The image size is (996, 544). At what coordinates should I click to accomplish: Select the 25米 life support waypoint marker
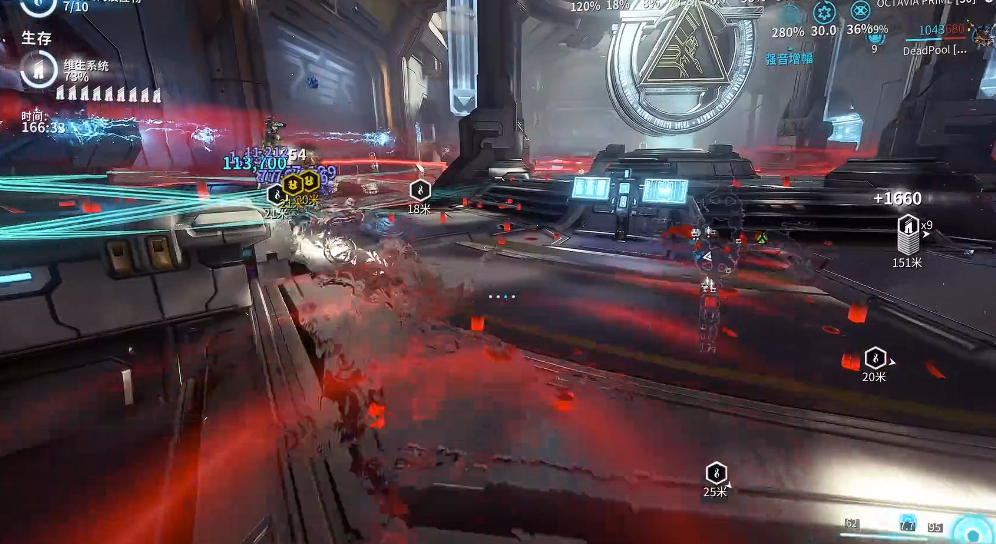tap(715, 473)
